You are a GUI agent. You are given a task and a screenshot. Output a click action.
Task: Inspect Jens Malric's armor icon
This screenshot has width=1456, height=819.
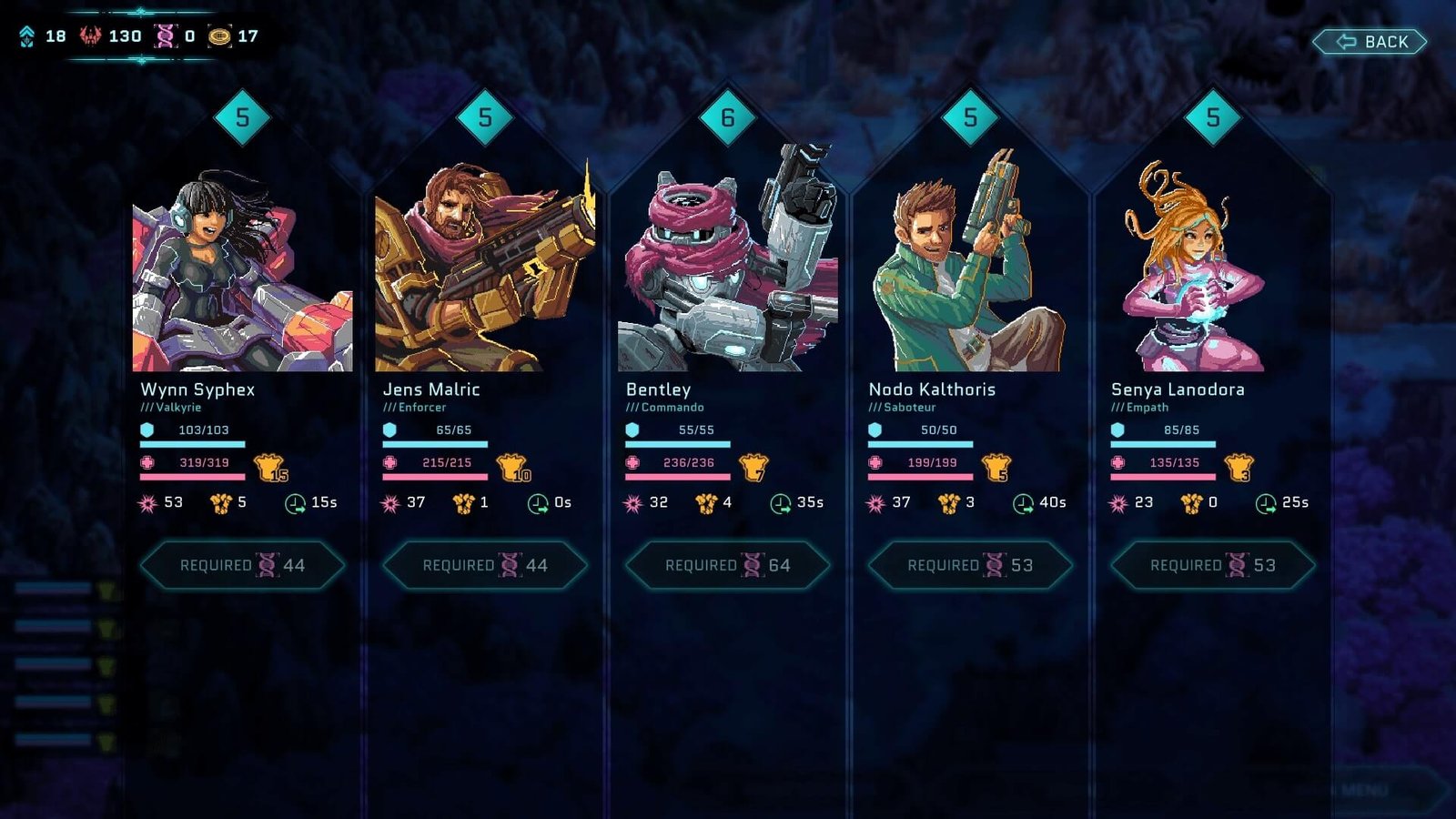coord(513,468)
